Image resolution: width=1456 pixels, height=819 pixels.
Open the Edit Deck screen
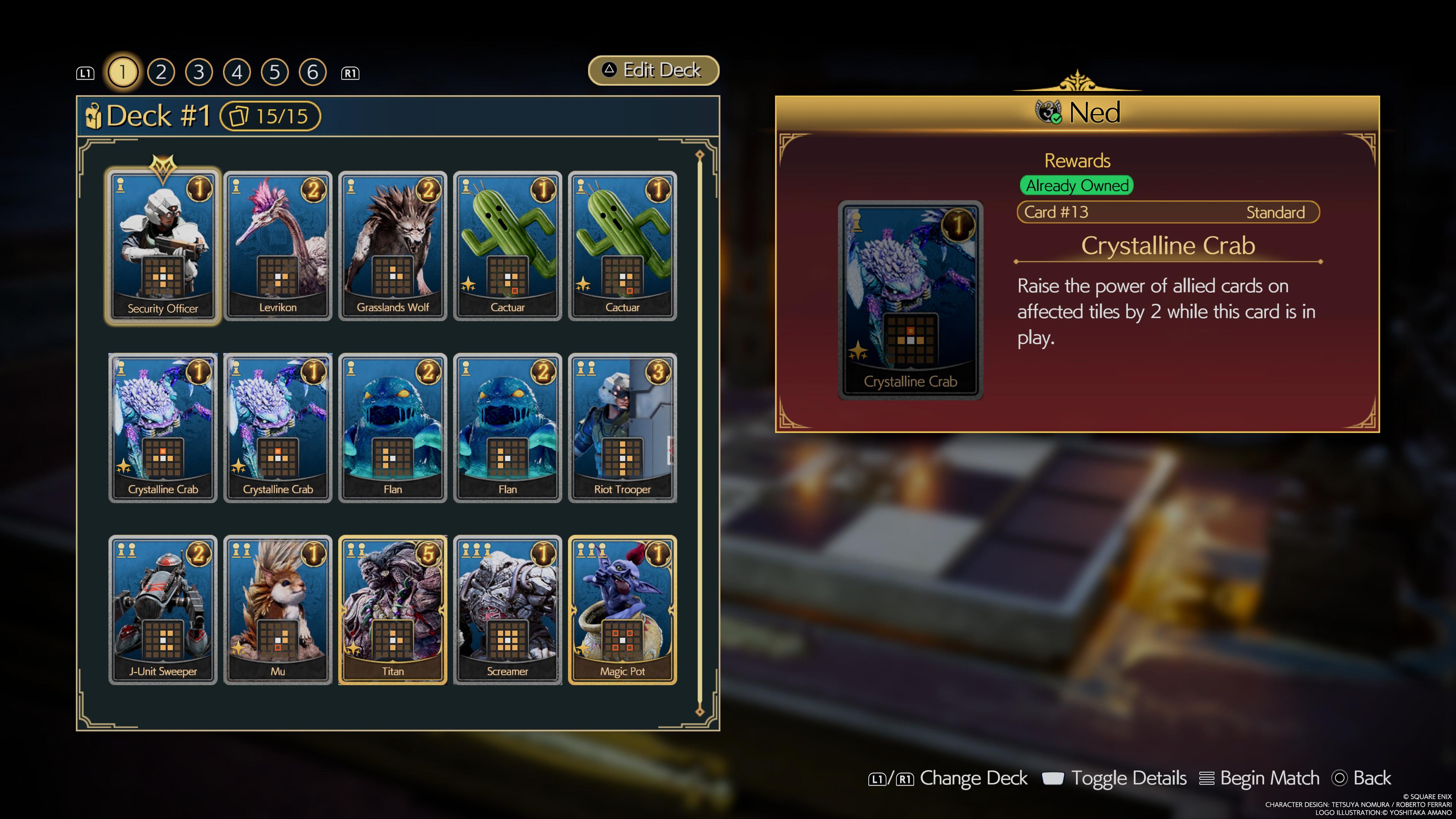click(653, 71)
